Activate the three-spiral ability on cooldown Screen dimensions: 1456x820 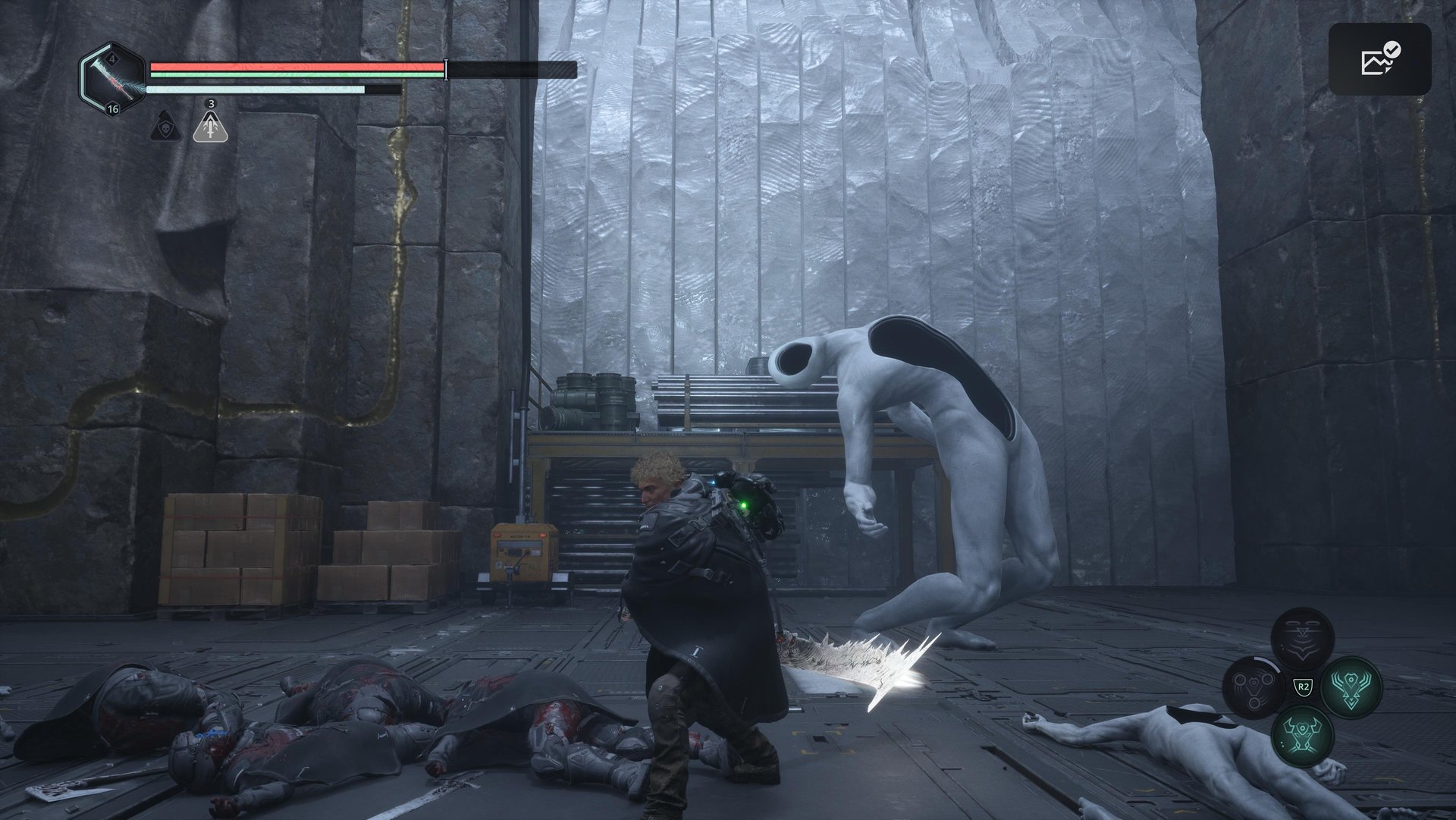tap(1253, 686)
